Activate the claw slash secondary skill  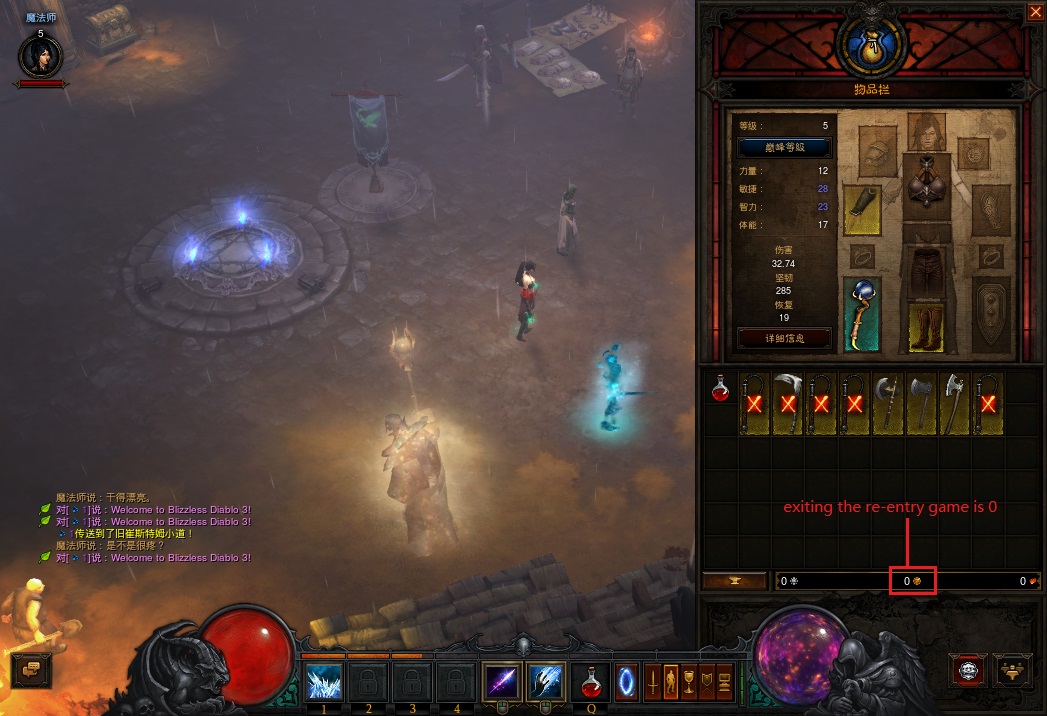(545, 682)
